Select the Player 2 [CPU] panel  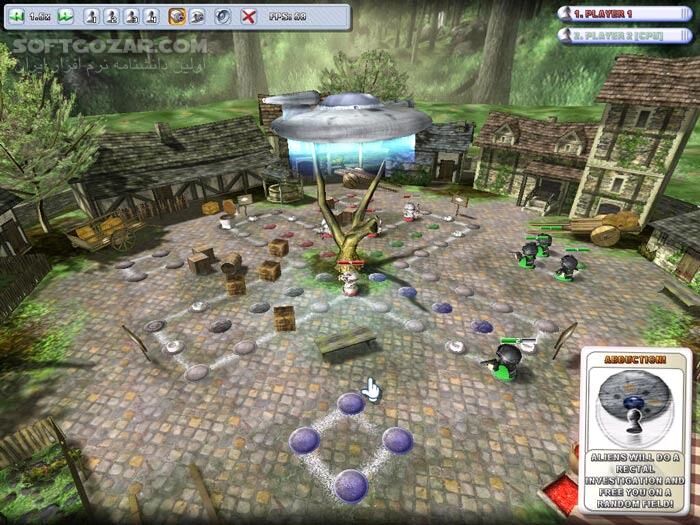626,35
